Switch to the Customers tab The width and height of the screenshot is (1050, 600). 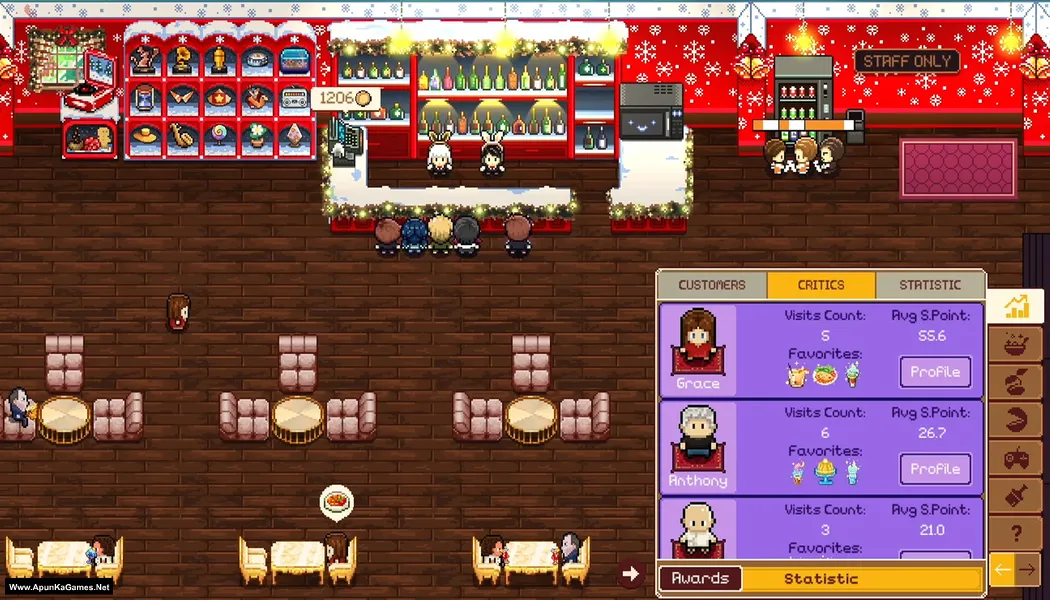712,285
